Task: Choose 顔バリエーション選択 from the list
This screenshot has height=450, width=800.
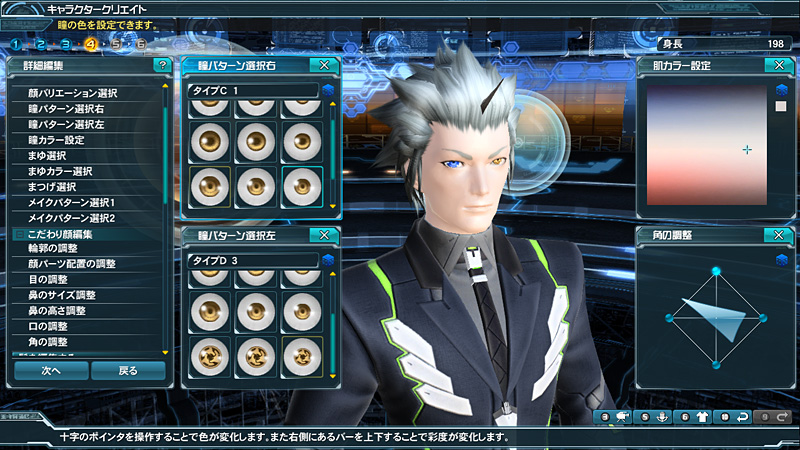Action: [73, 93]
